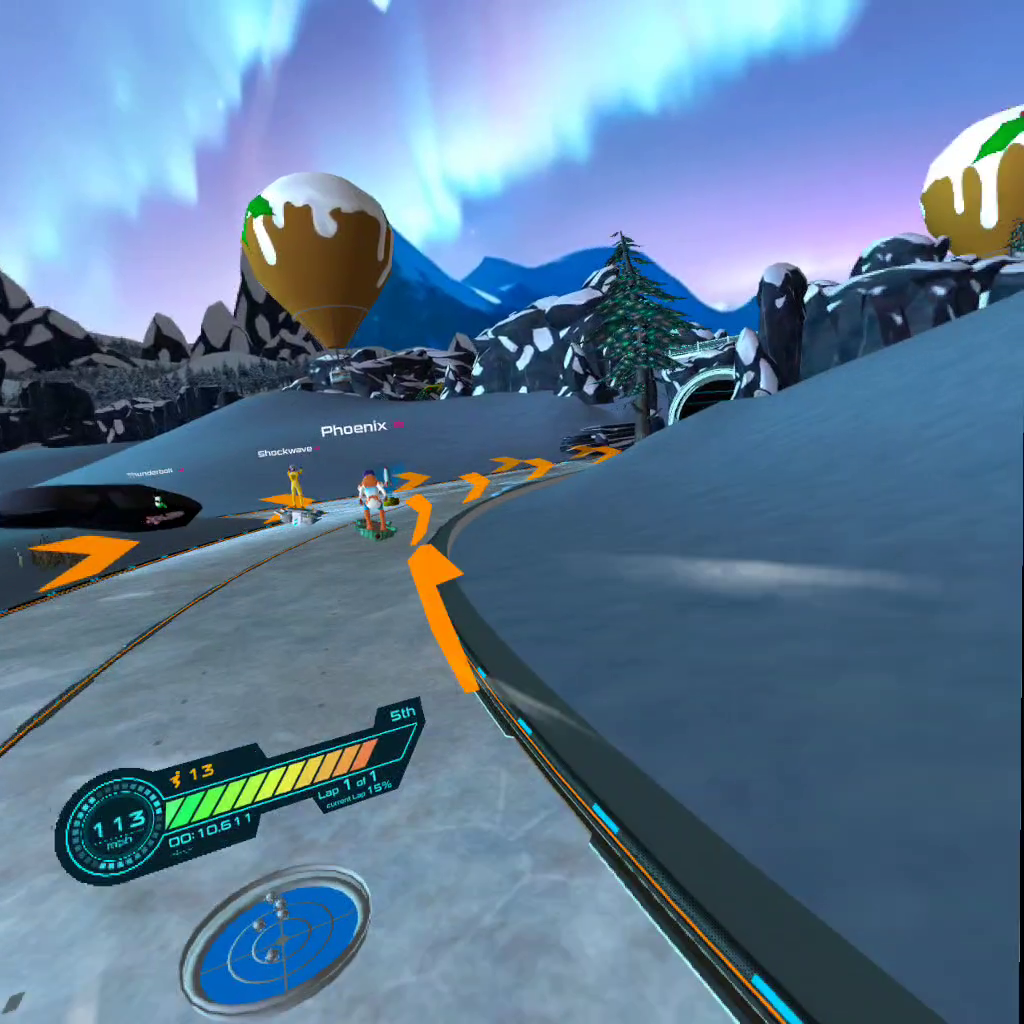1024x1024 pixels.
Task: Click the circular blue radar minimap
Action: [276, 940]
